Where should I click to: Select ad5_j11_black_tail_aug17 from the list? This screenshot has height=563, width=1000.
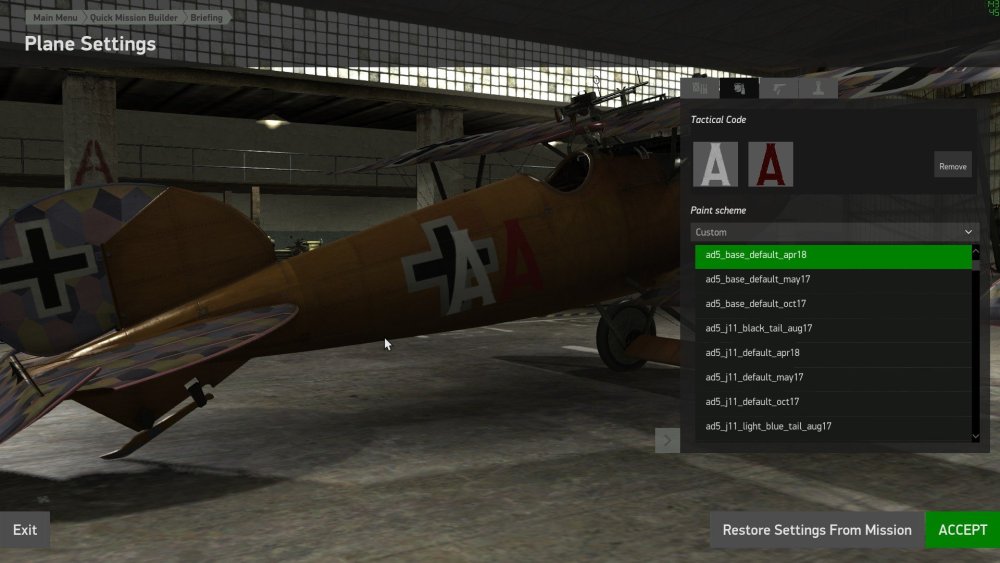pyautogui.click(x=834, y=328)
